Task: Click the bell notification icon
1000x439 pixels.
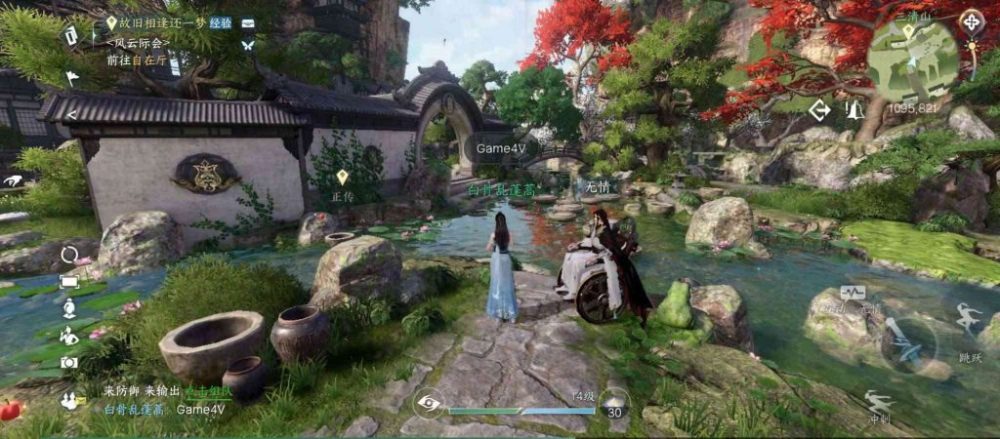Action: point(855,110)
